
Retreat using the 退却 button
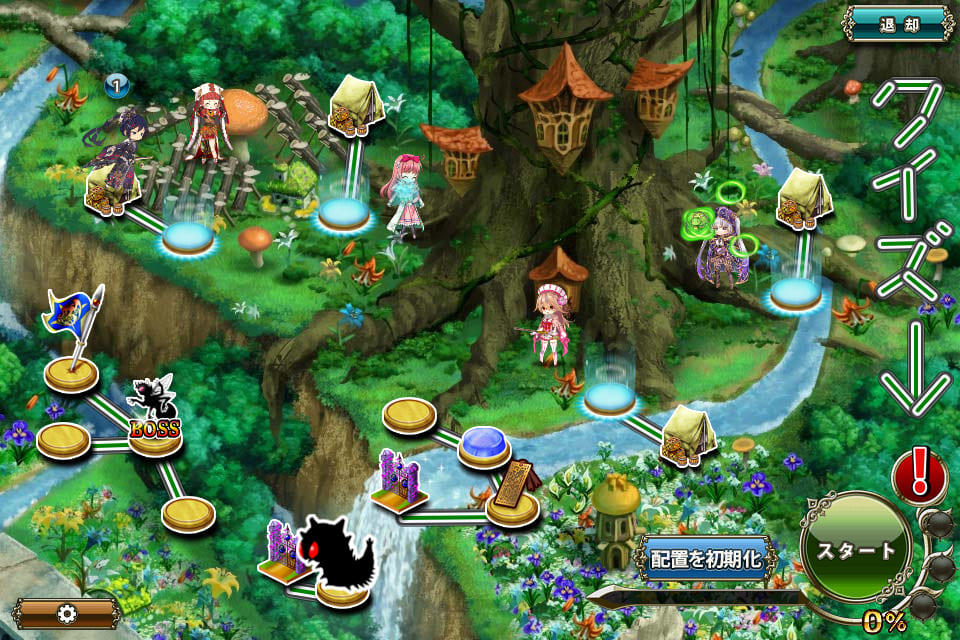(899, 22)
